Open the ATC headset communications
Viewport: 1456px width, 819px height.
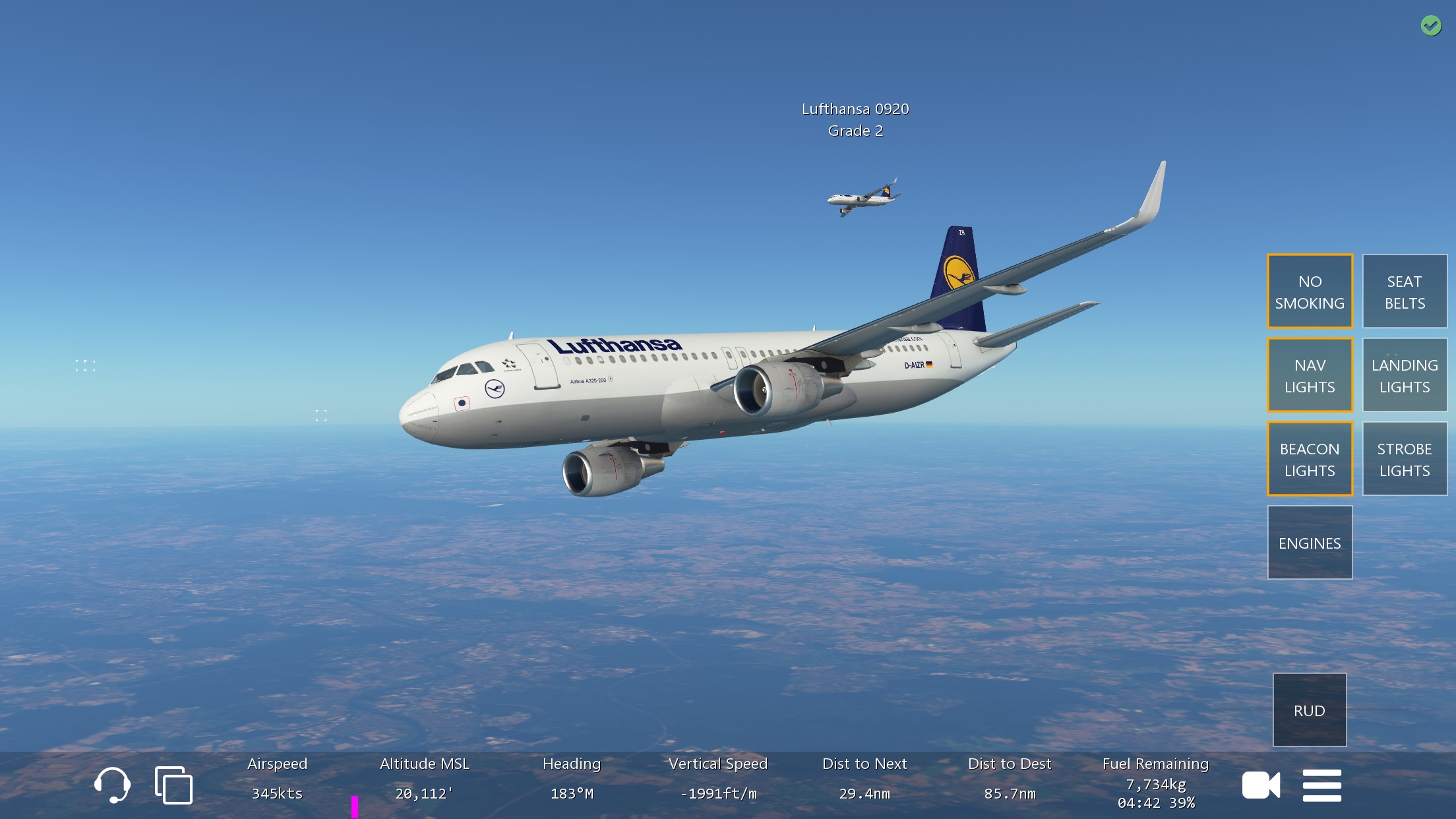pyautogui.click(x=112, y=785)
